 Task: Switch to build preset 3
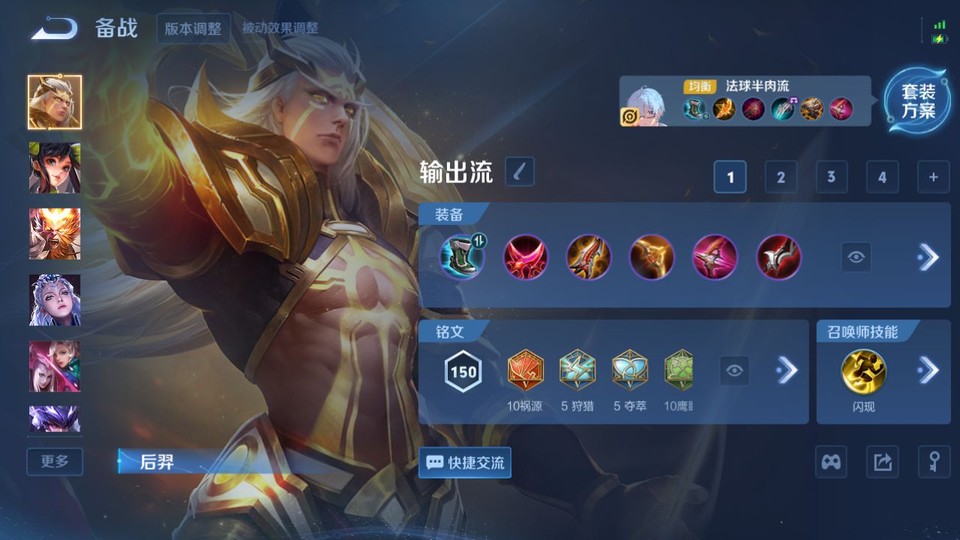[831, 178]
